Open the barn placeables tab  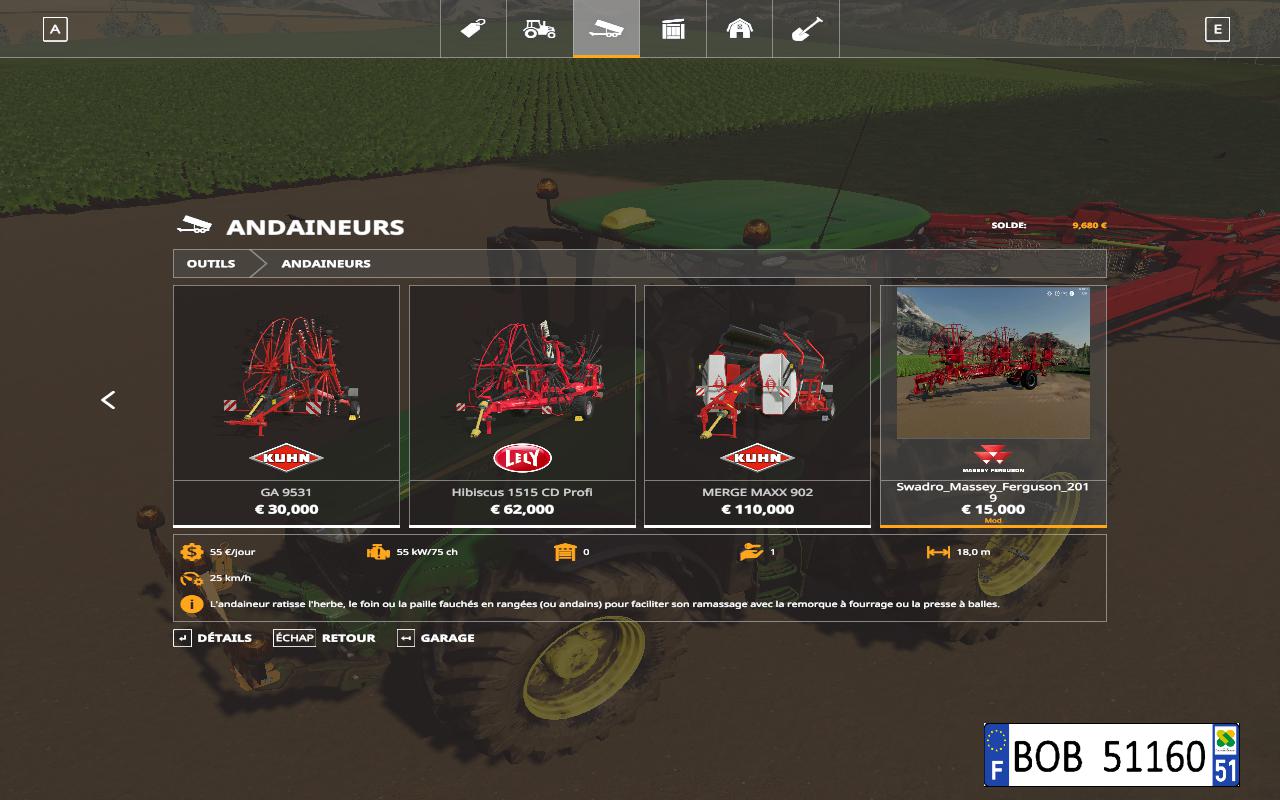click(x=739, y=29)
